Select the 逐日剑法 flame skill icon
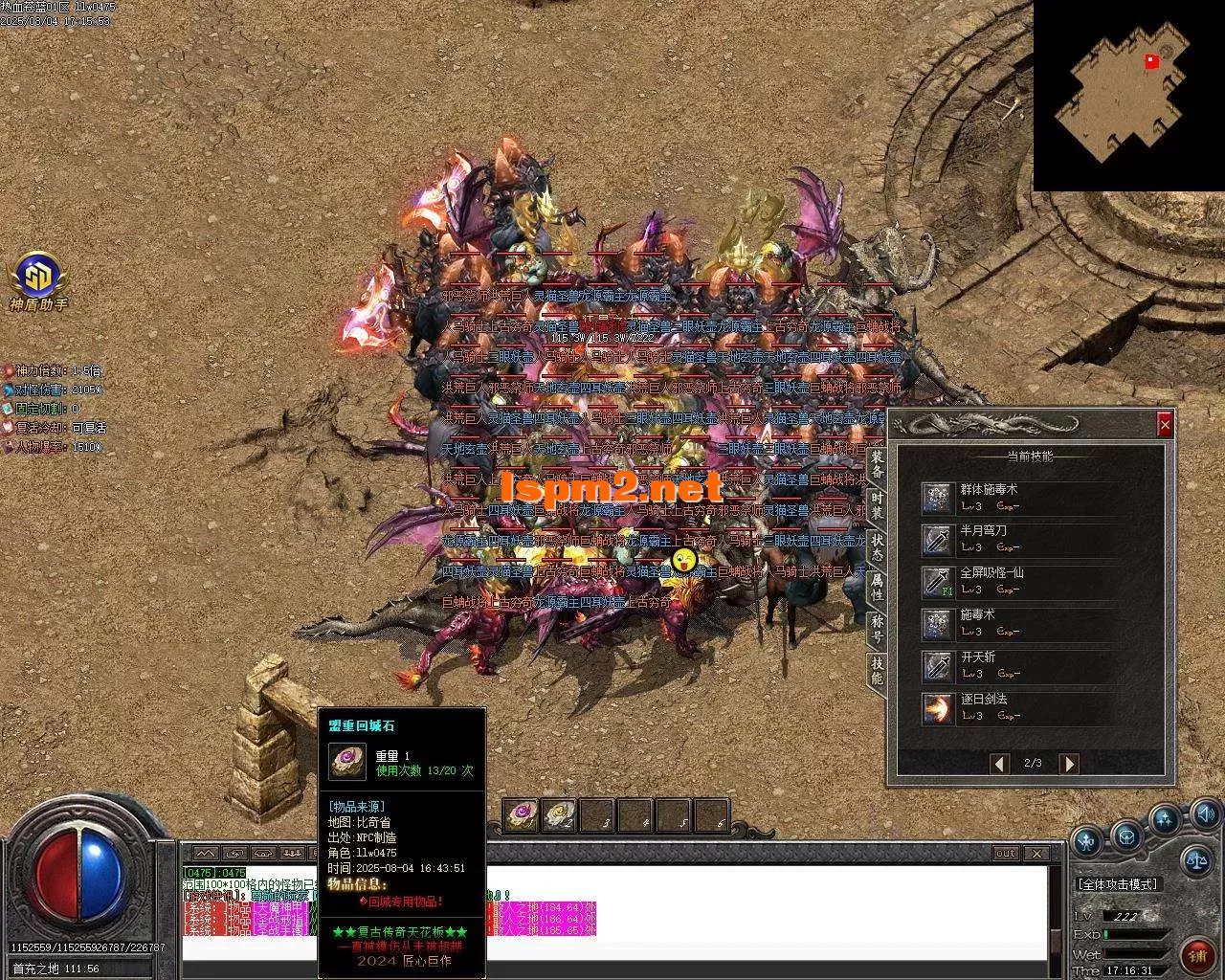The width and height of the screenshot is (1225, 980). pyautogui.click(x=936, y=708)
